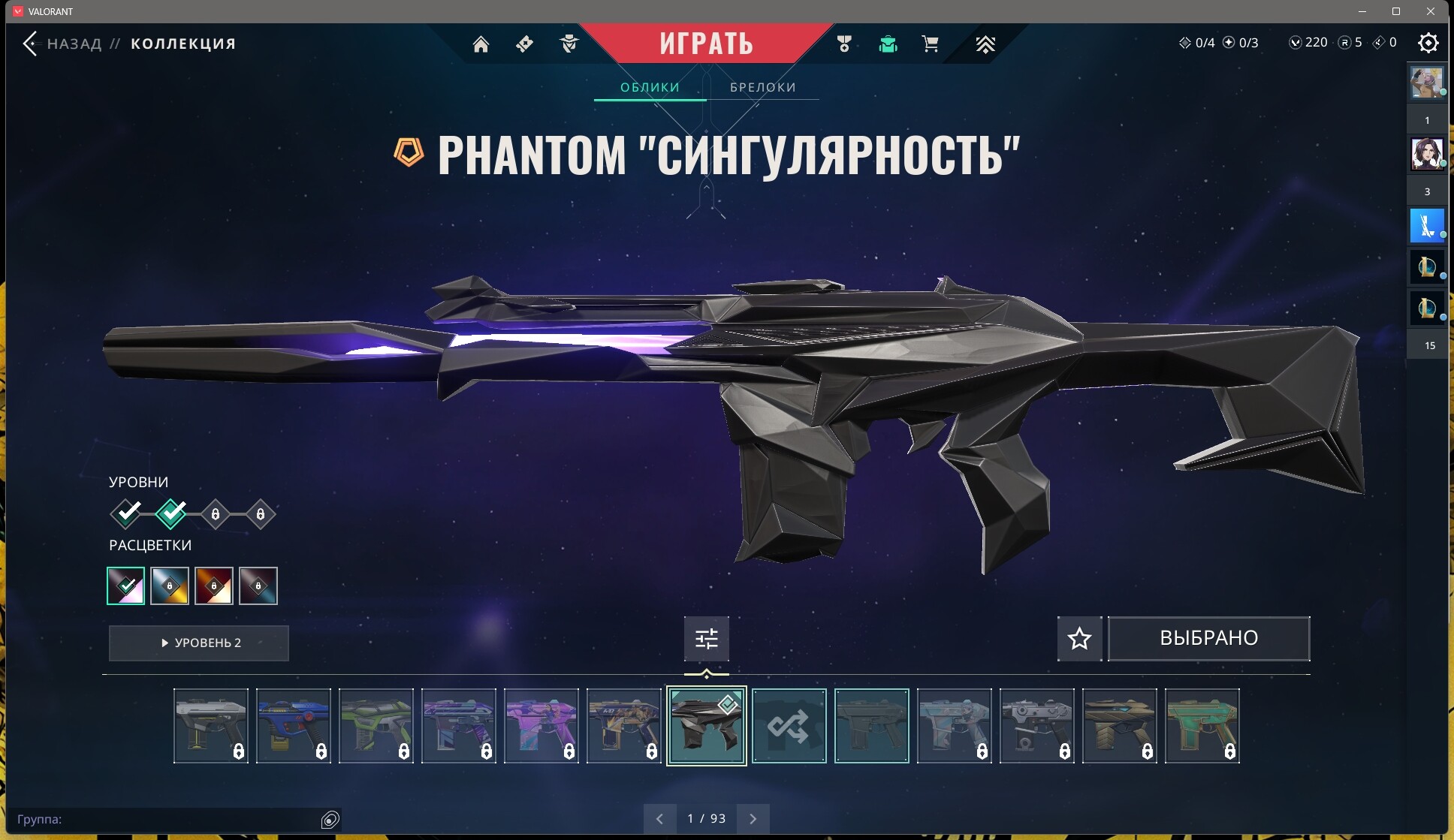Select the ОБЛИКИ tab
The image size is (1454, 840).
pyautogui.click(x=650, y=87)
